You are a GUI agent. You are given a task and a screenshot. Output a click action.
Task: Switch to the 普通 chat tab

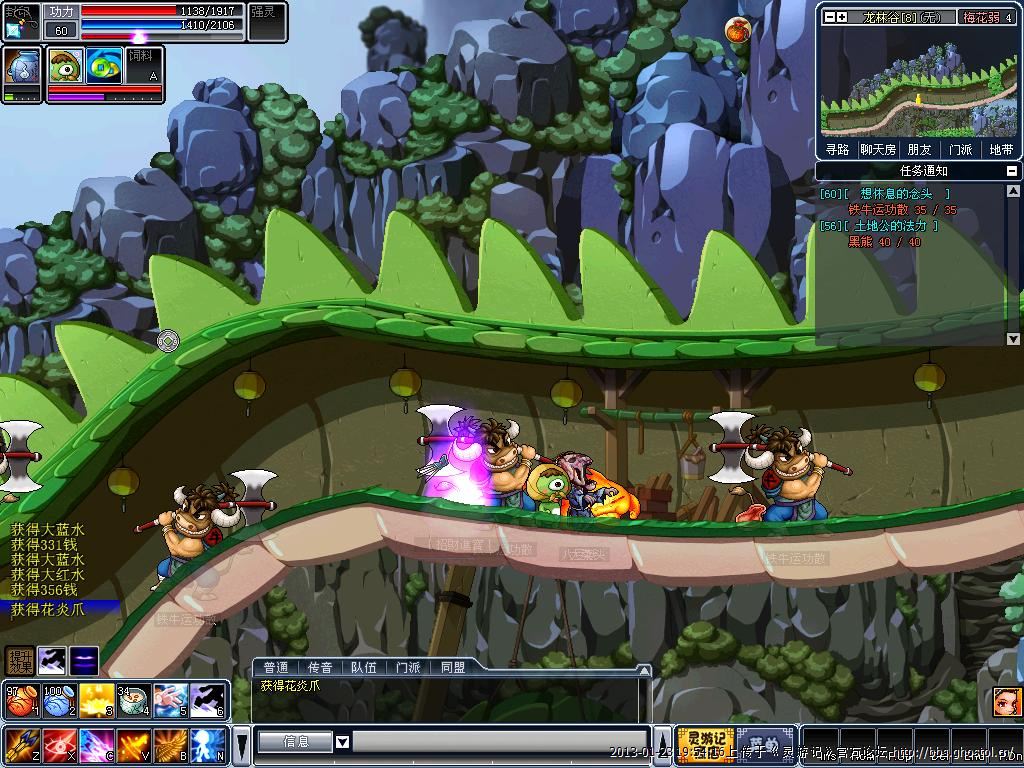point(275,667)
